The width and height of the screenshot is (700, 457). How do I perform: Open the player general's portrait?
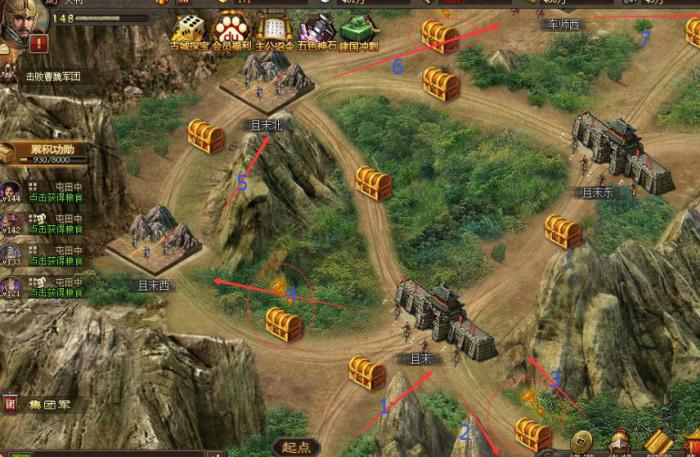click(x=14, y=27)
